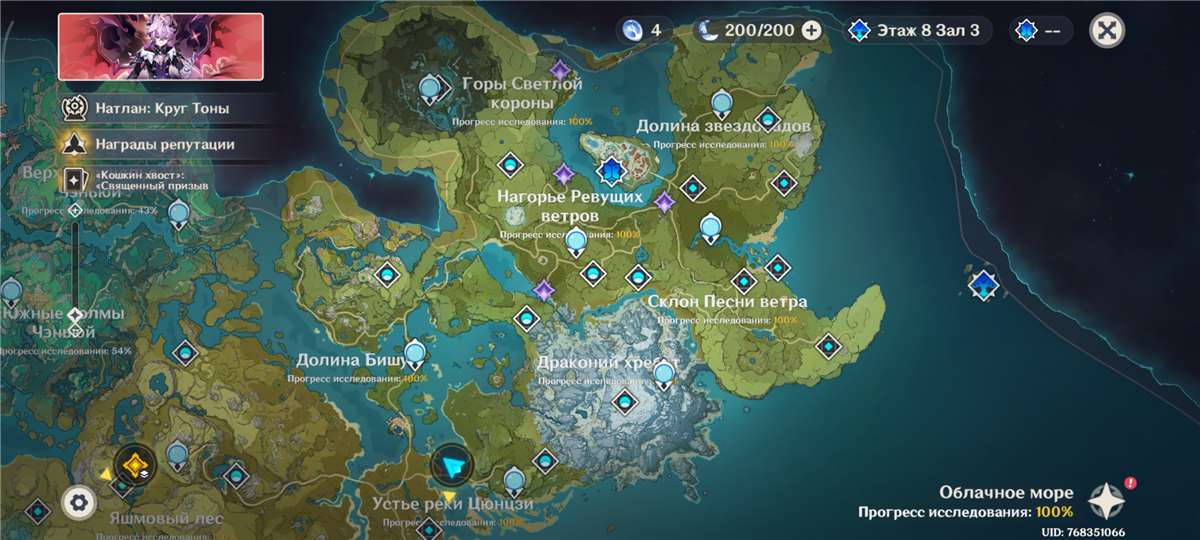
Task: Select the player's blue arrow location marker
Action: 451,465
